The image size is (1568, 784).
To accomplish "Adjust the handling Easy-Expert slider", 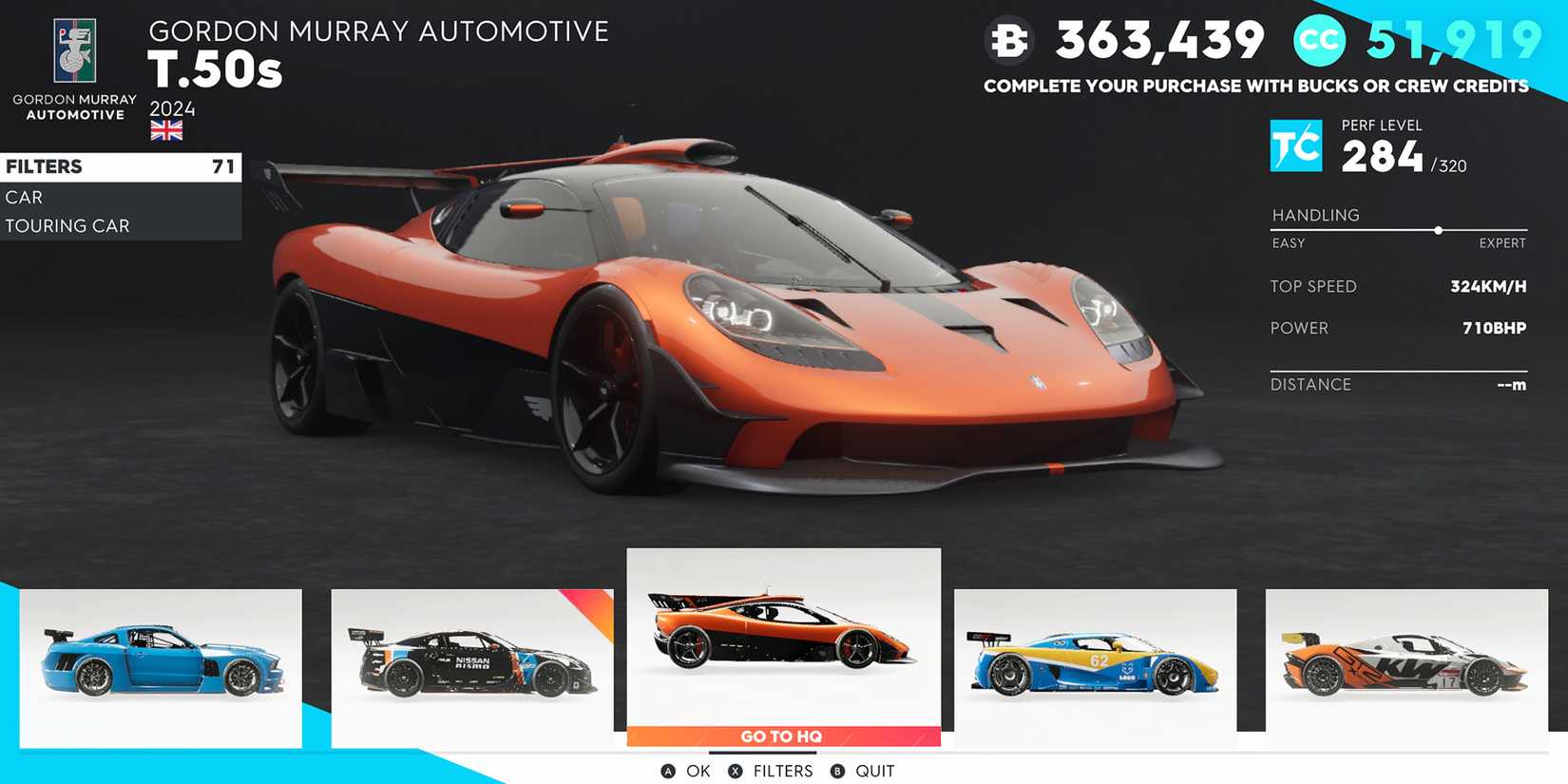I will click(1439, 230).
